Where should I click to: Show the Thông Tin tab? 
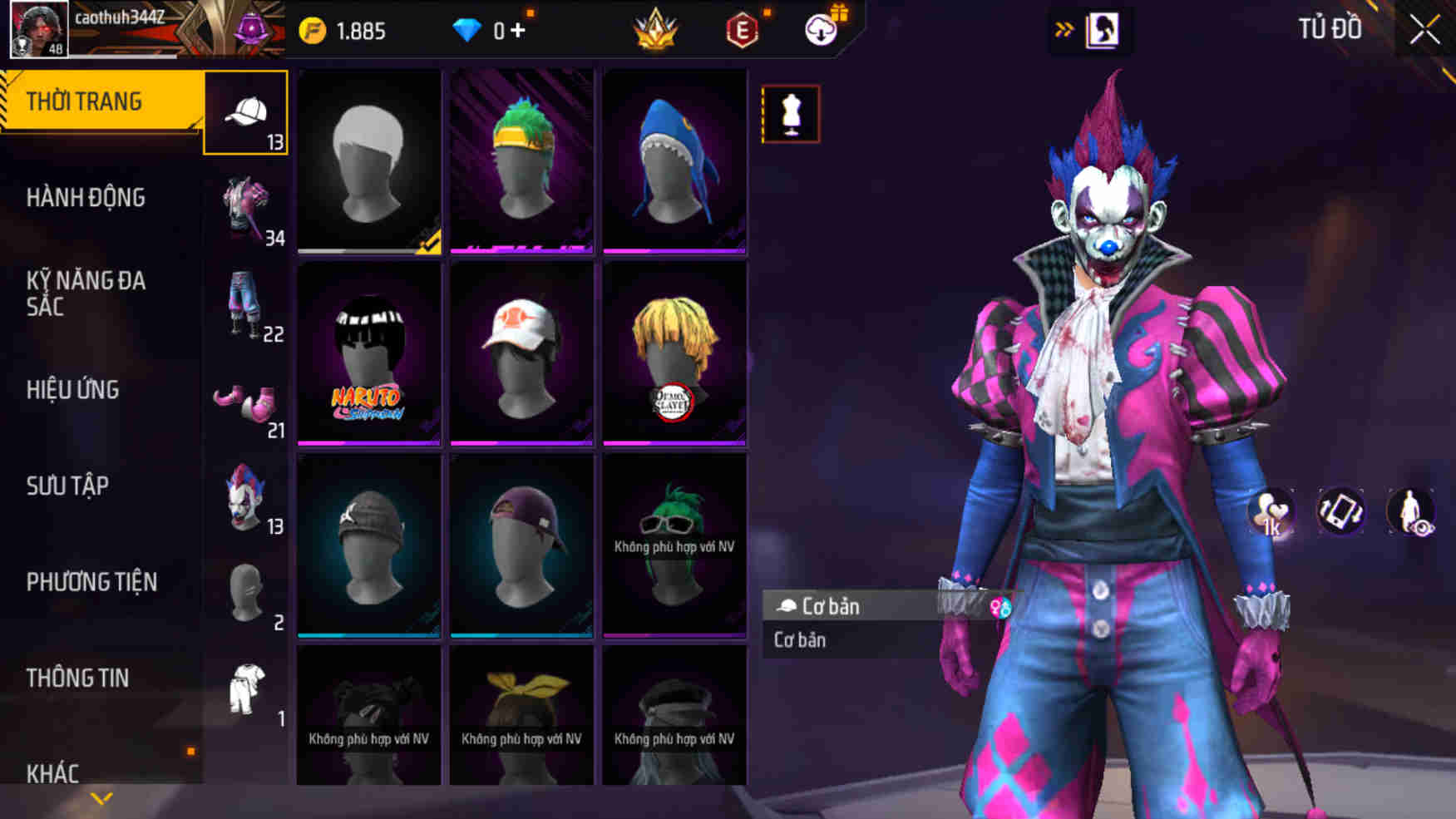point(77,678)
